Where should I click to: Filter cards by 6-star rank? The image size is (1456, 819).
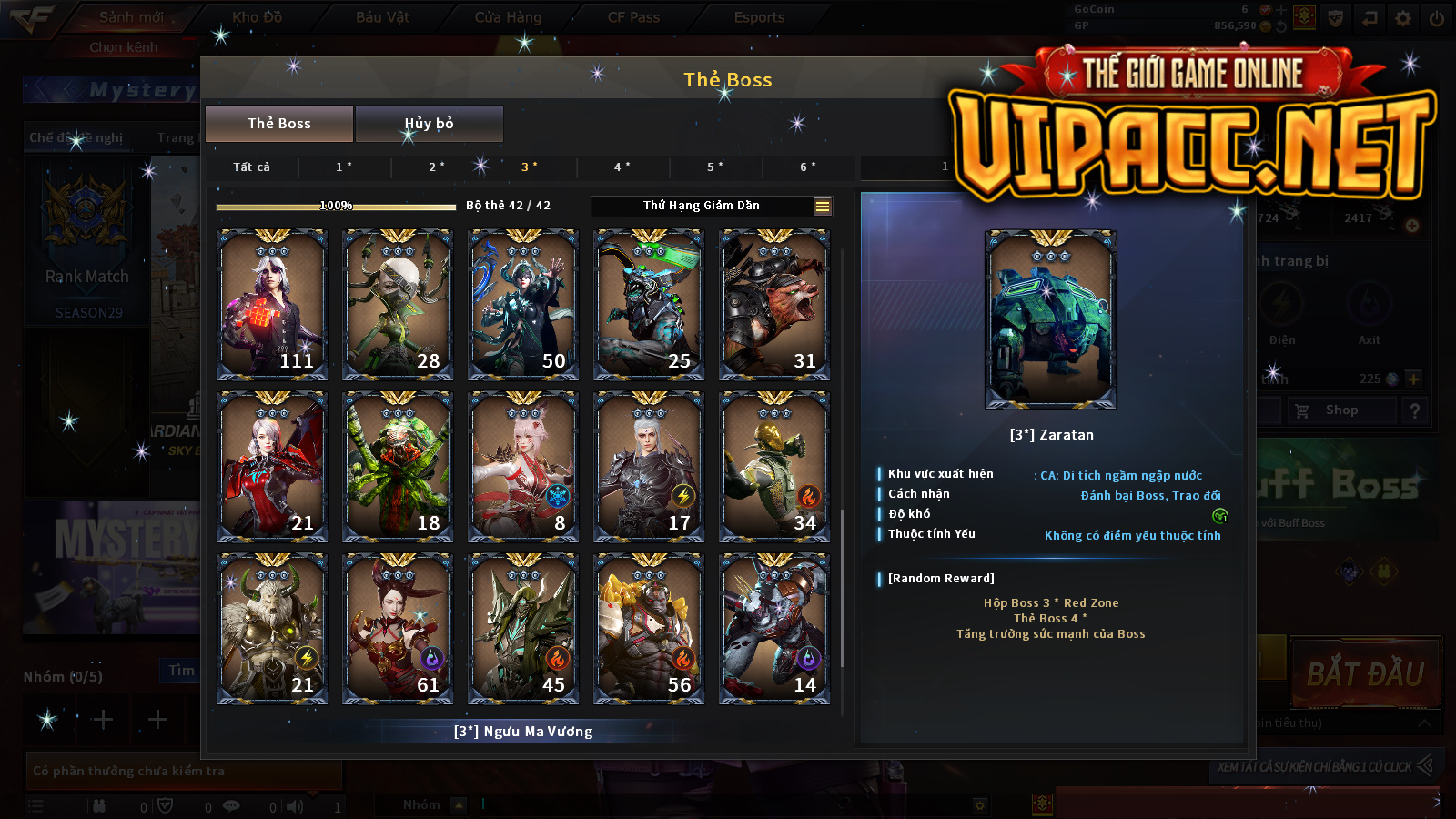click(x=807, y=167)
